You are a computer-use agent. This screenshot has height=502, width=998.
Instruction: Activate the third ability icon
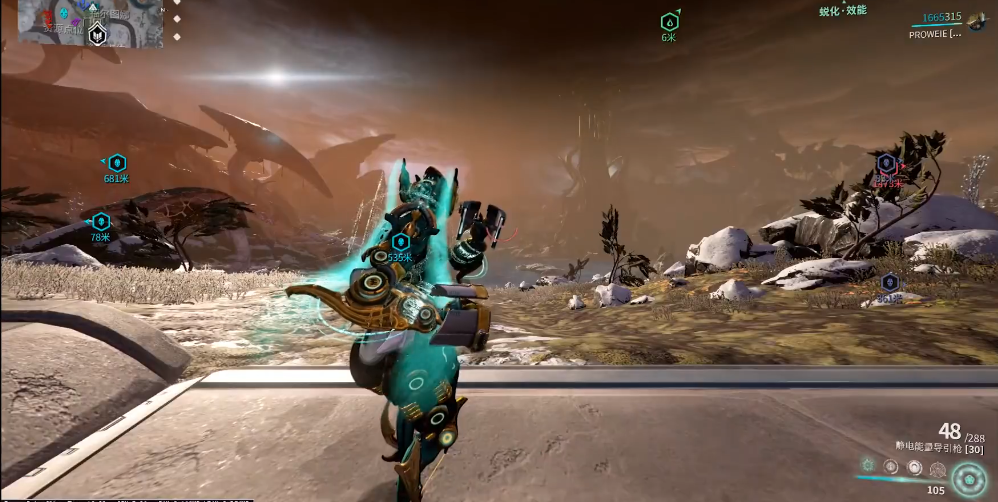click(914, 467)
